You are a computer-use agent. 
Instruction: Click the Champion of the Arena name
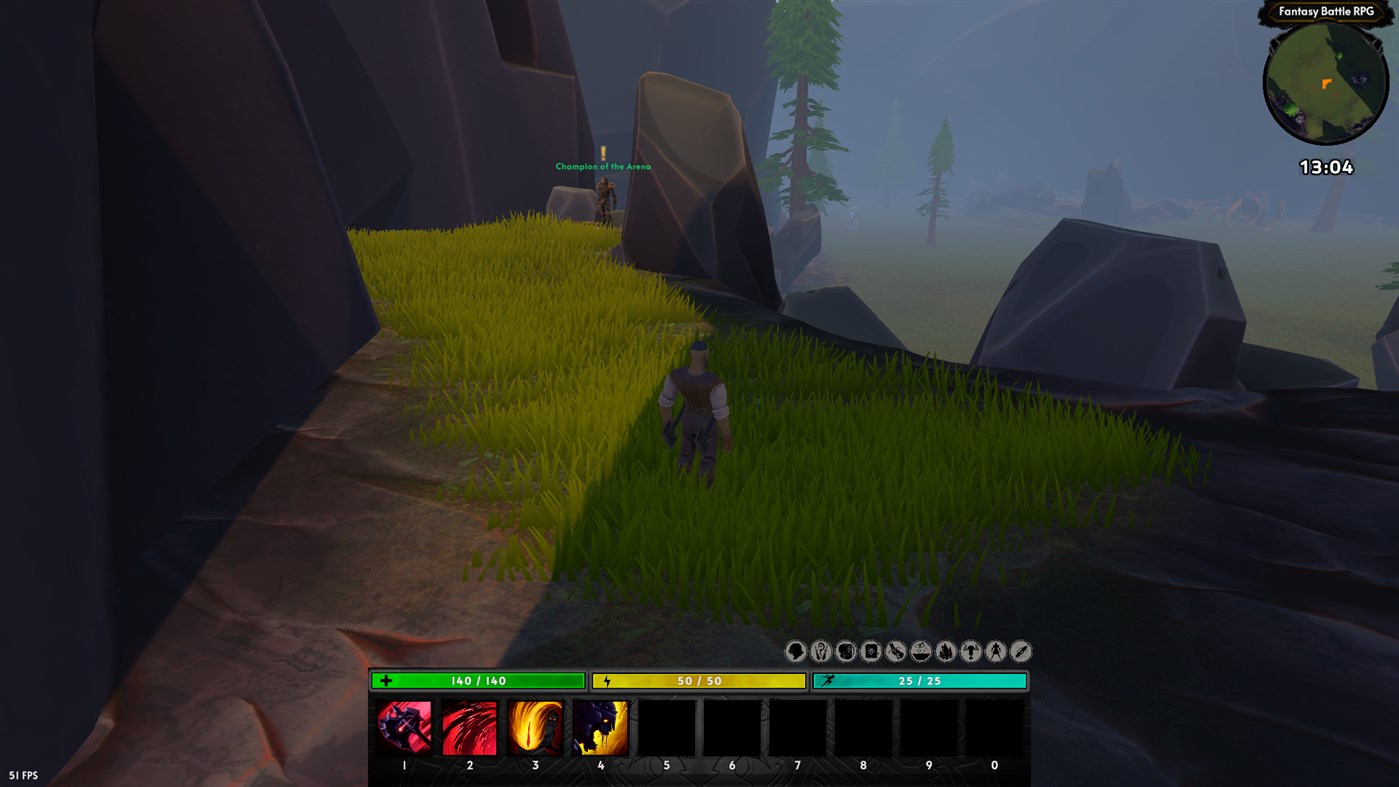point(602,165)
